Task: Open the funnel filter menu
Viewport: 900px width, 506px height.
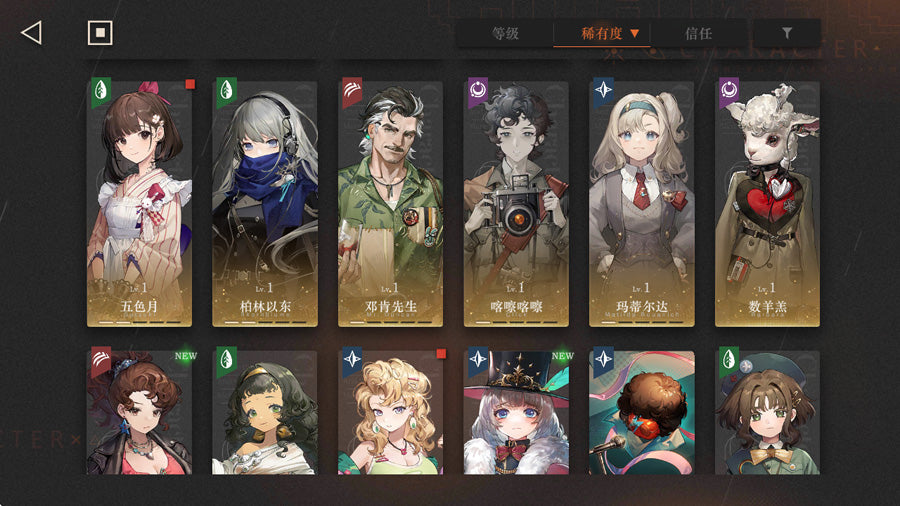Action: point(786,34)
